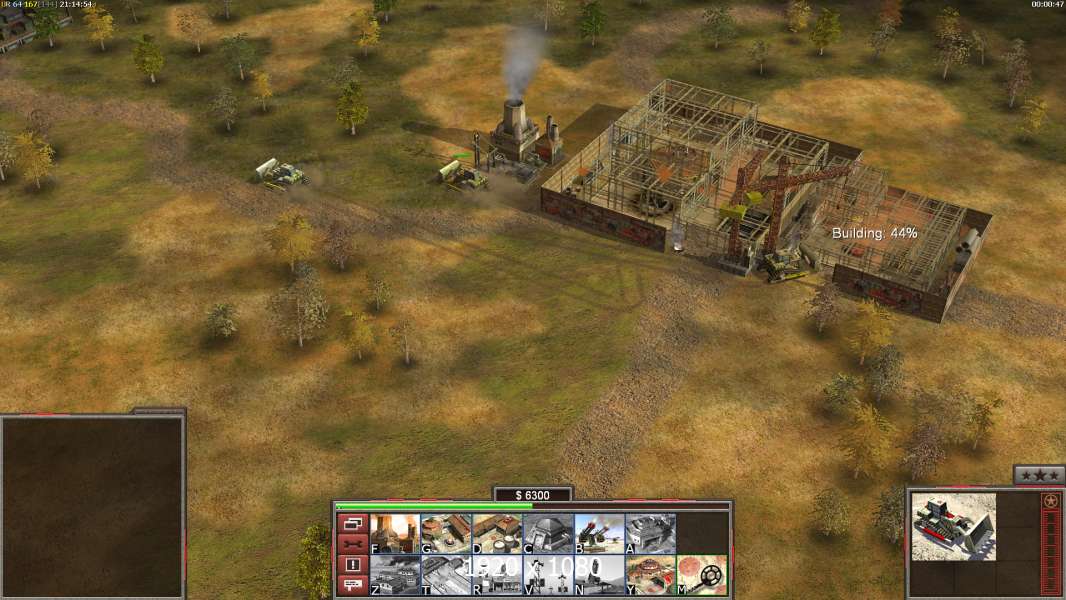Screen dimensions: 1066x600
Task: Click on the minimap panel
Action: coord(92,506)
